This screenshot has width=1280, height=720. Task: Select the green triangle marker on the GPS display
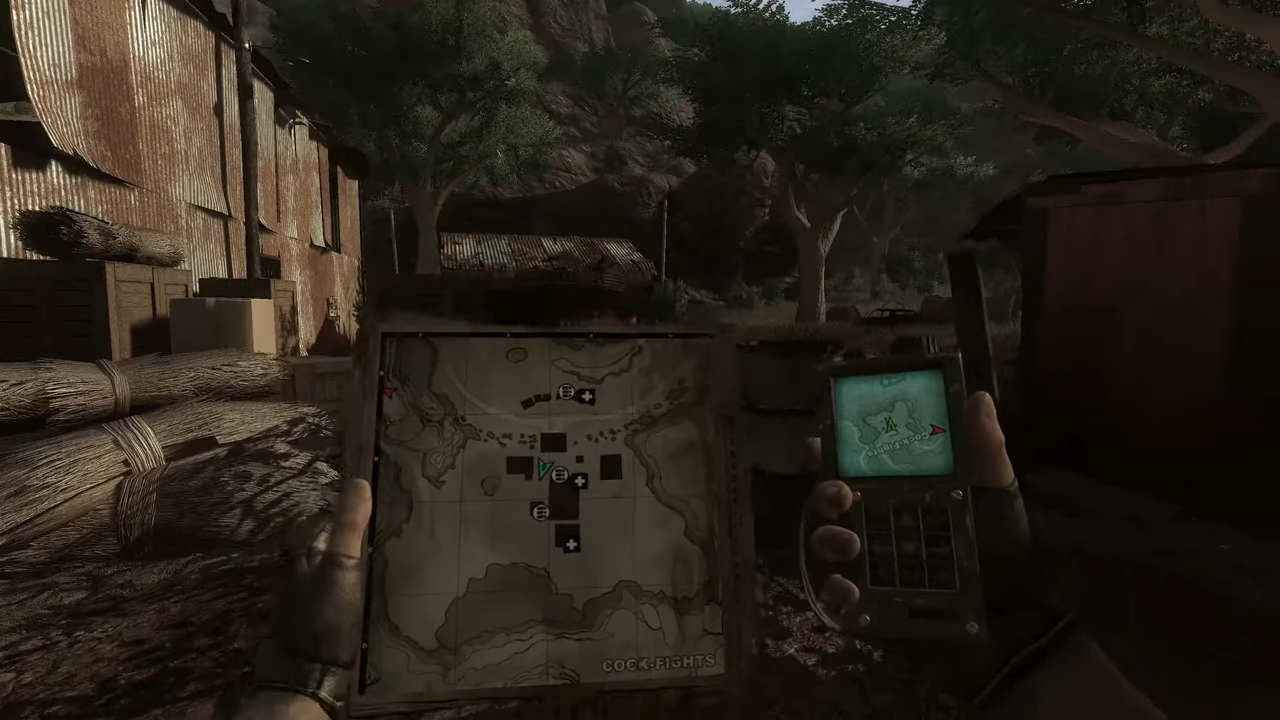point(890,425)
